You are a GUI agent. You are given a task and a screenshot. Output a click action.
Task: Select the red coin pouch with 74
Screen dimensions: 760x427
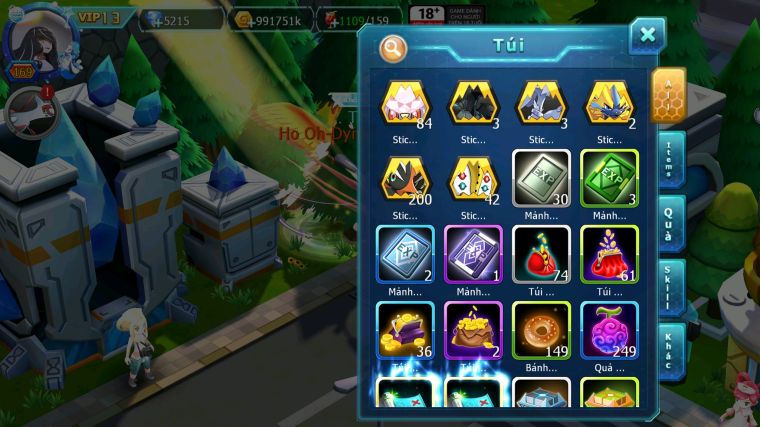tap(541, 253)
